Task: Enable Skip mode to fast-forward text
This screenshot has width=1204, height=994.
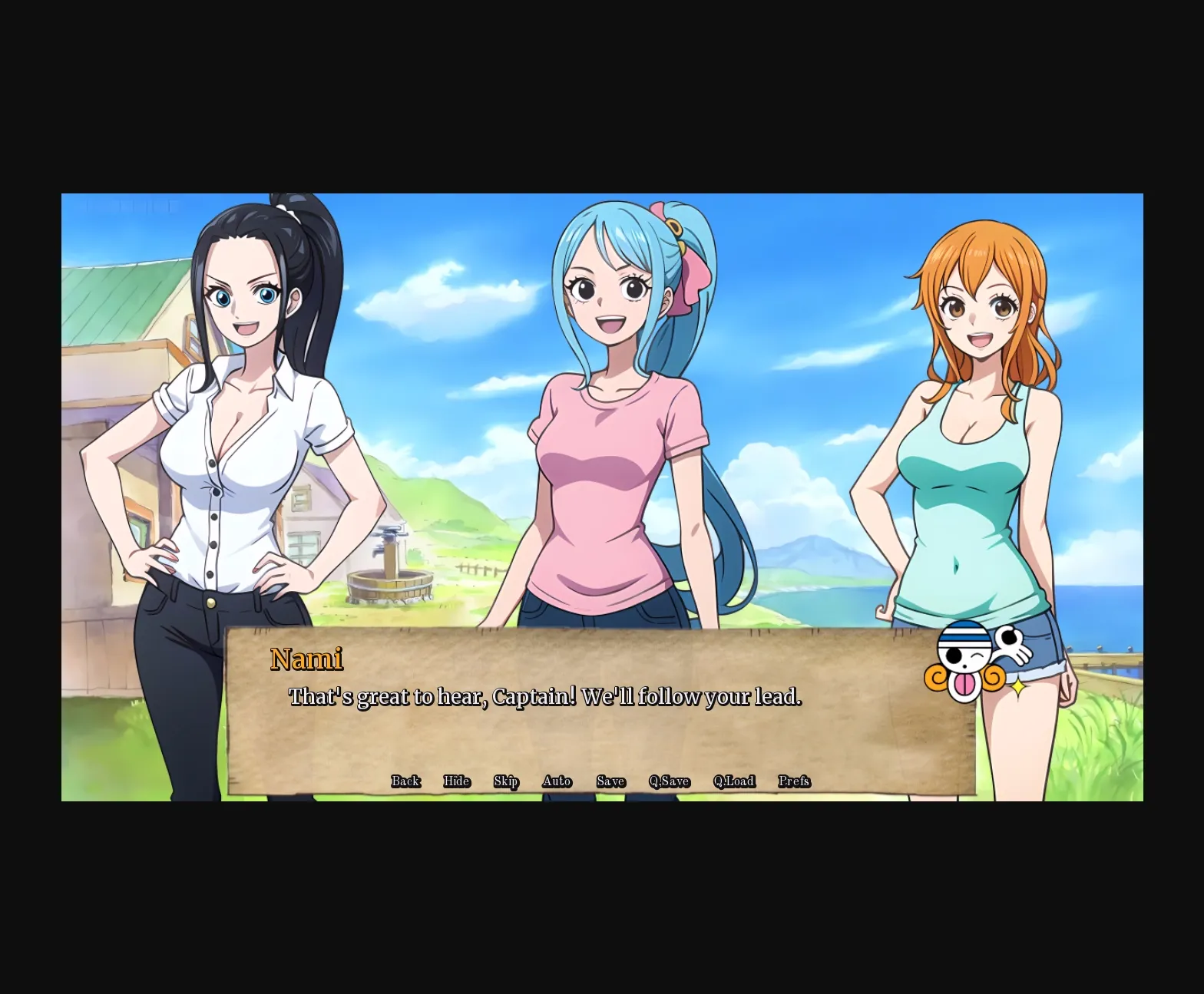Action: tap(505, 781)
